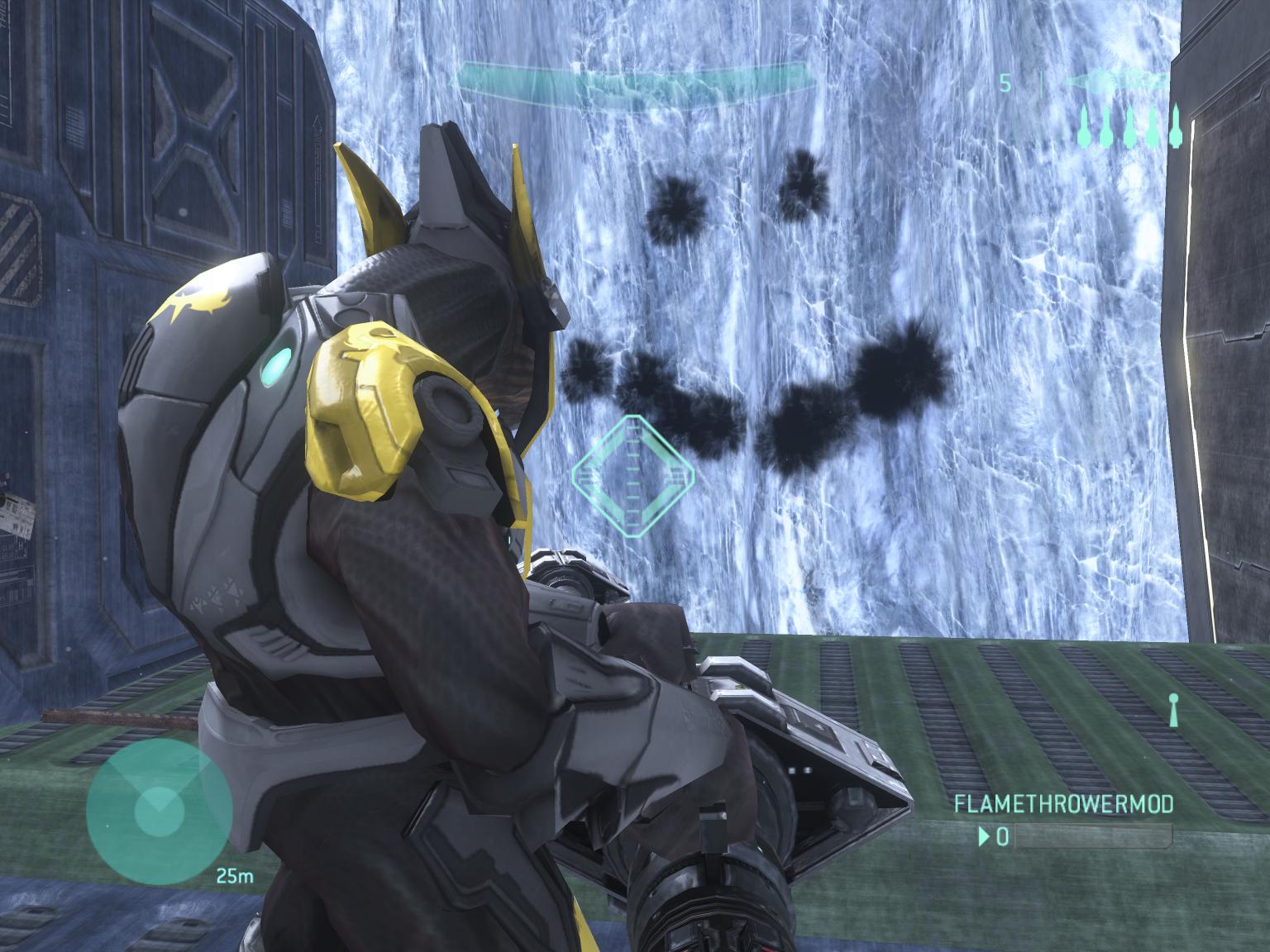This screenshot has width=1270, height=952.
Task: Click the vertical divider bar beside the ammo number
Action: click(x=1042, y=83)
